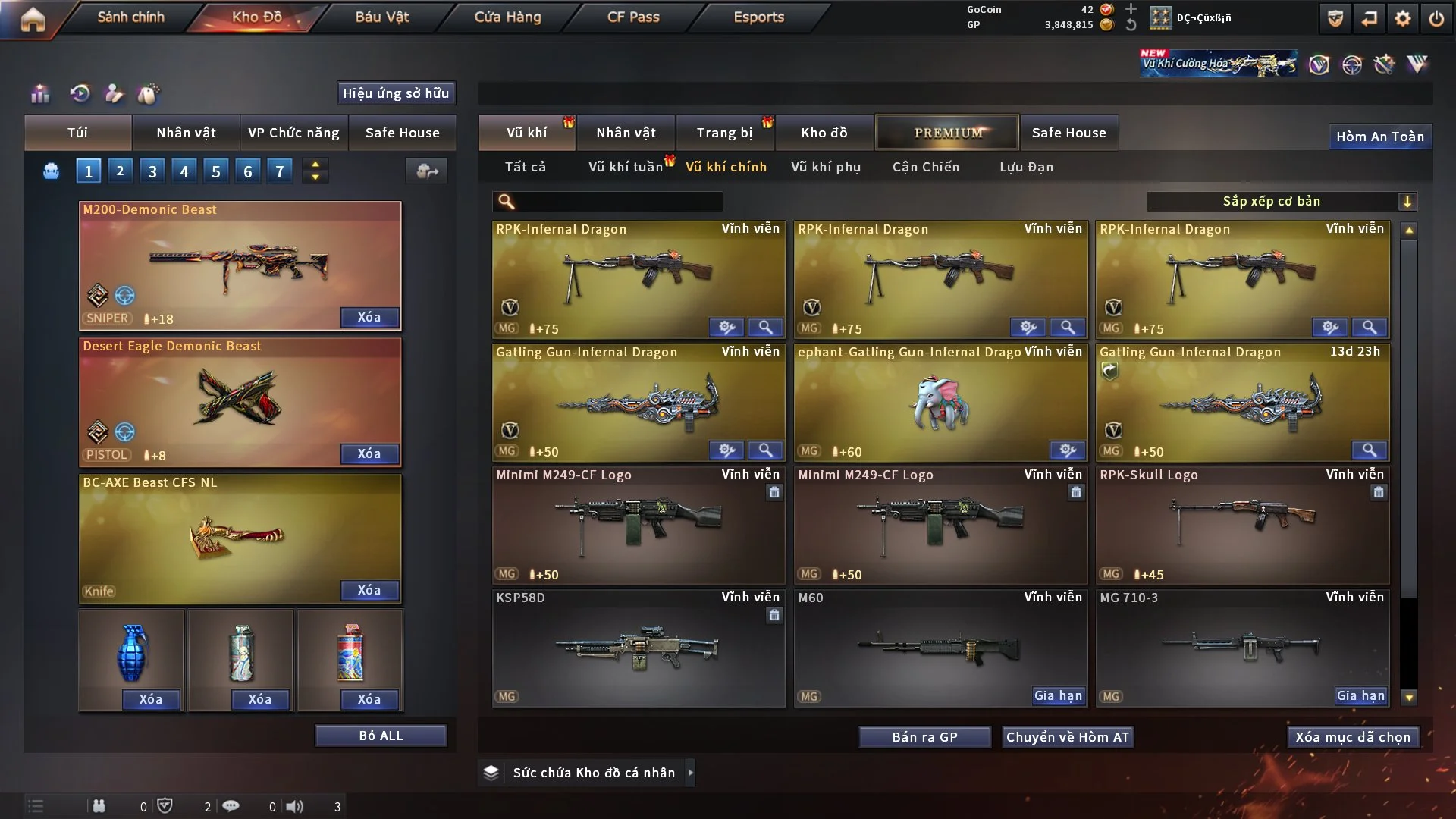Remove Desert Eagle Demonic Beast pistol

click(x=369, y=453)
